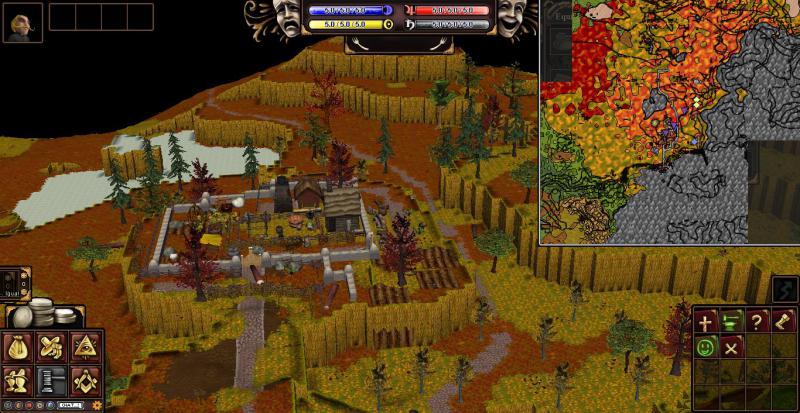
Task: Click the zigzag arrow button
Action: pos(781,291)
